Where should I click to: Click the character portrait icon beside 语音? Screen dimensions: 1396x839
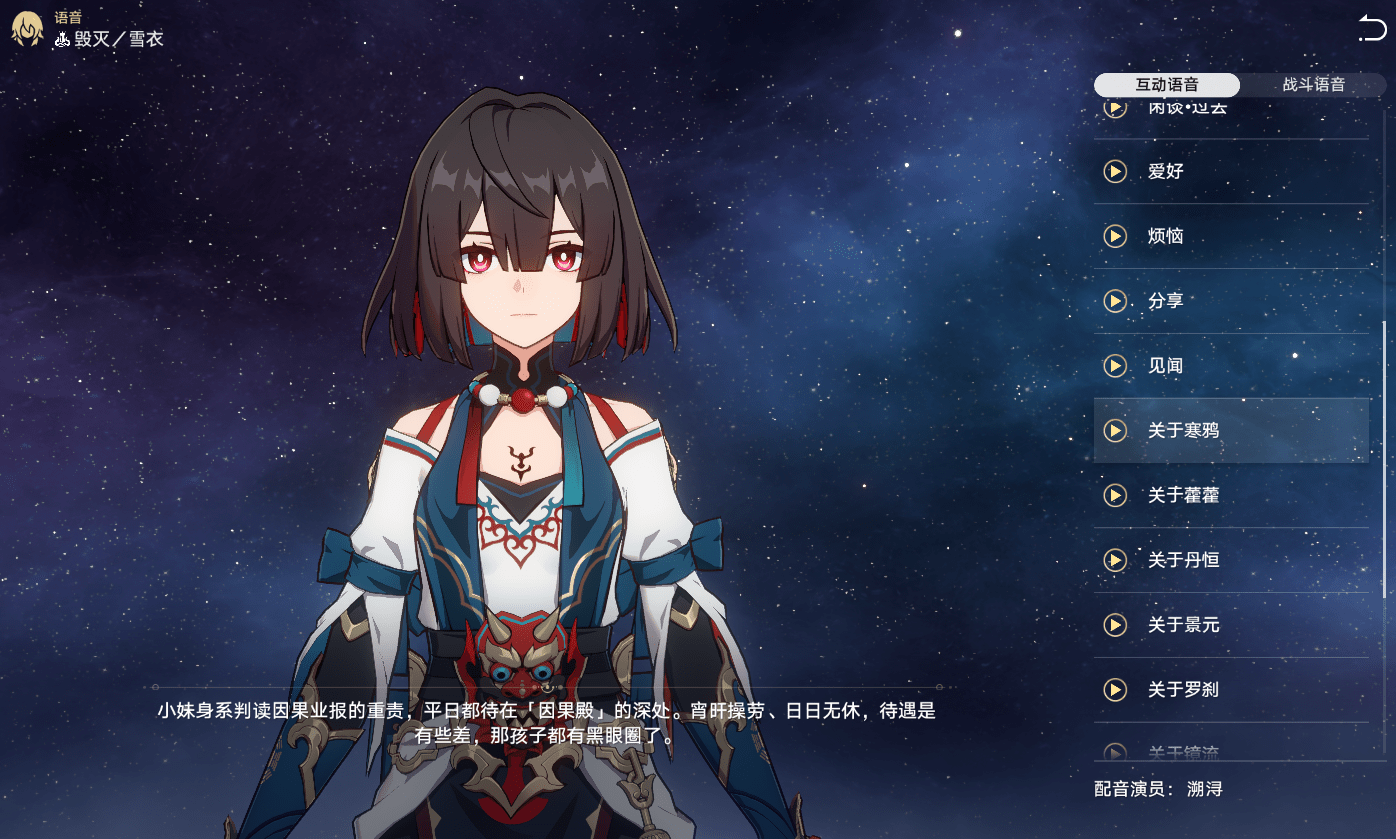26,29
